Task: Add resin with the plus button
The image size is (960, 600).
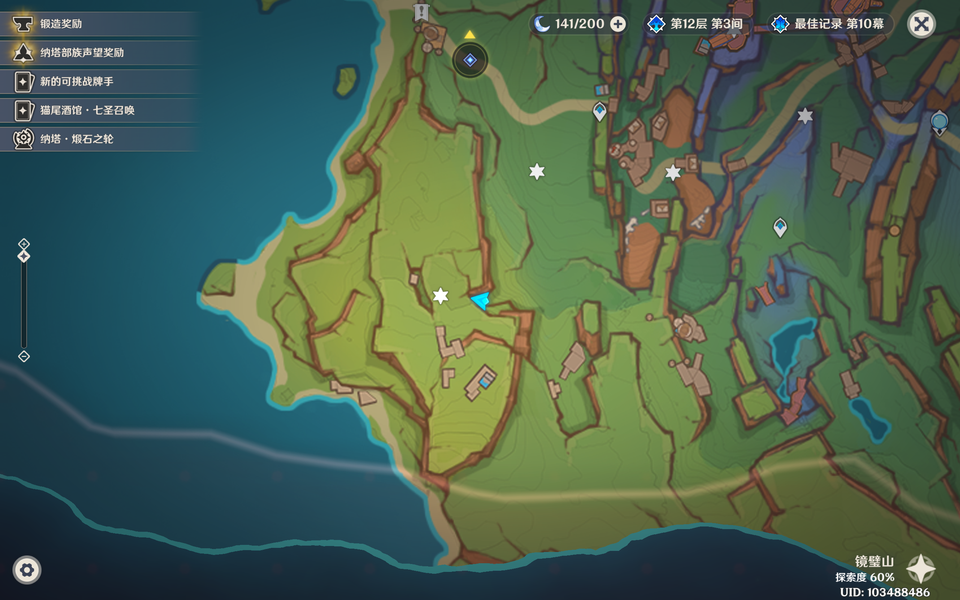Action: click(x=618, y=24)
